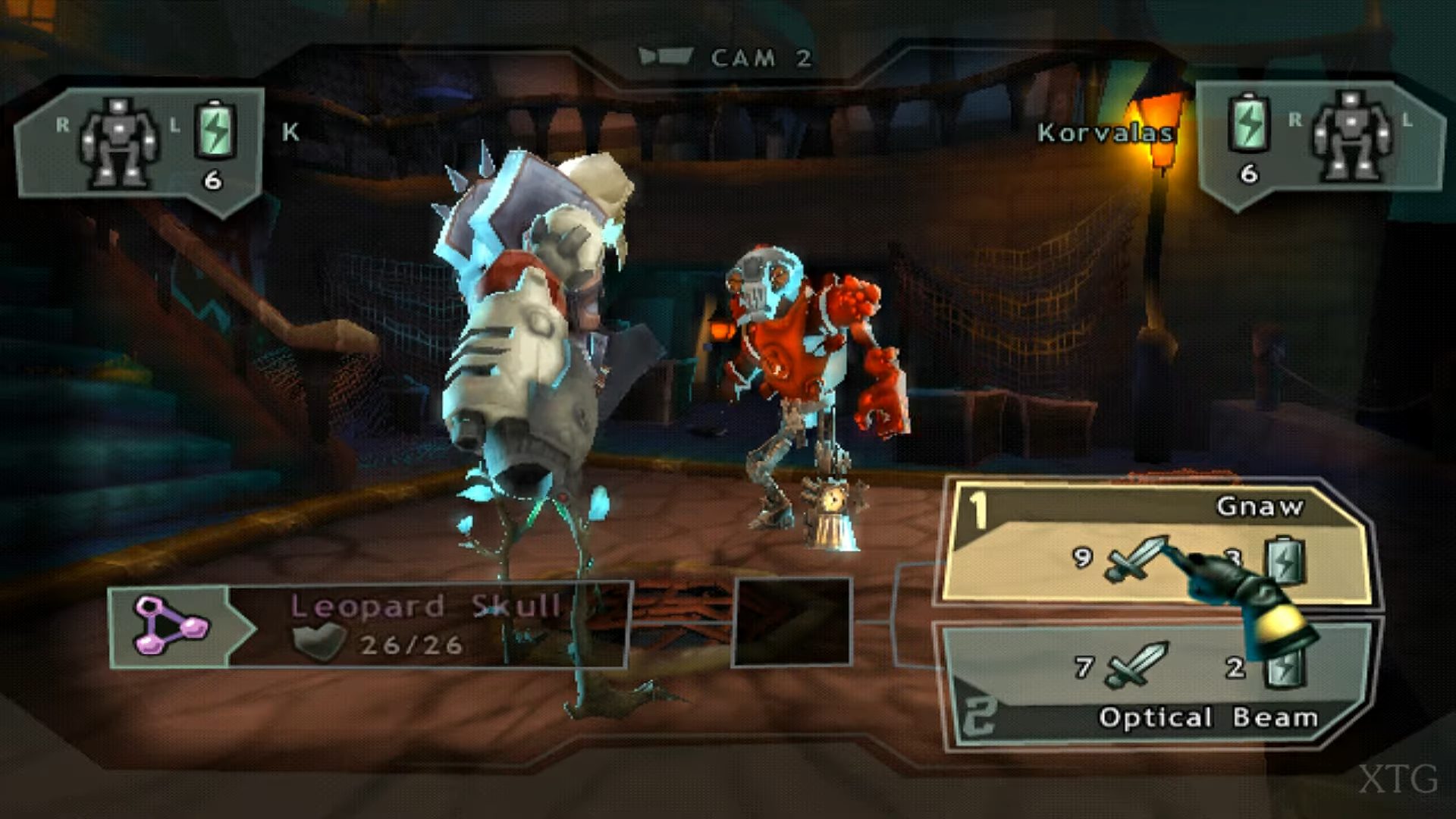Switch camera using the CAM 2 indicator
The image size is (1456, 819).
click(x=726, y=58)
